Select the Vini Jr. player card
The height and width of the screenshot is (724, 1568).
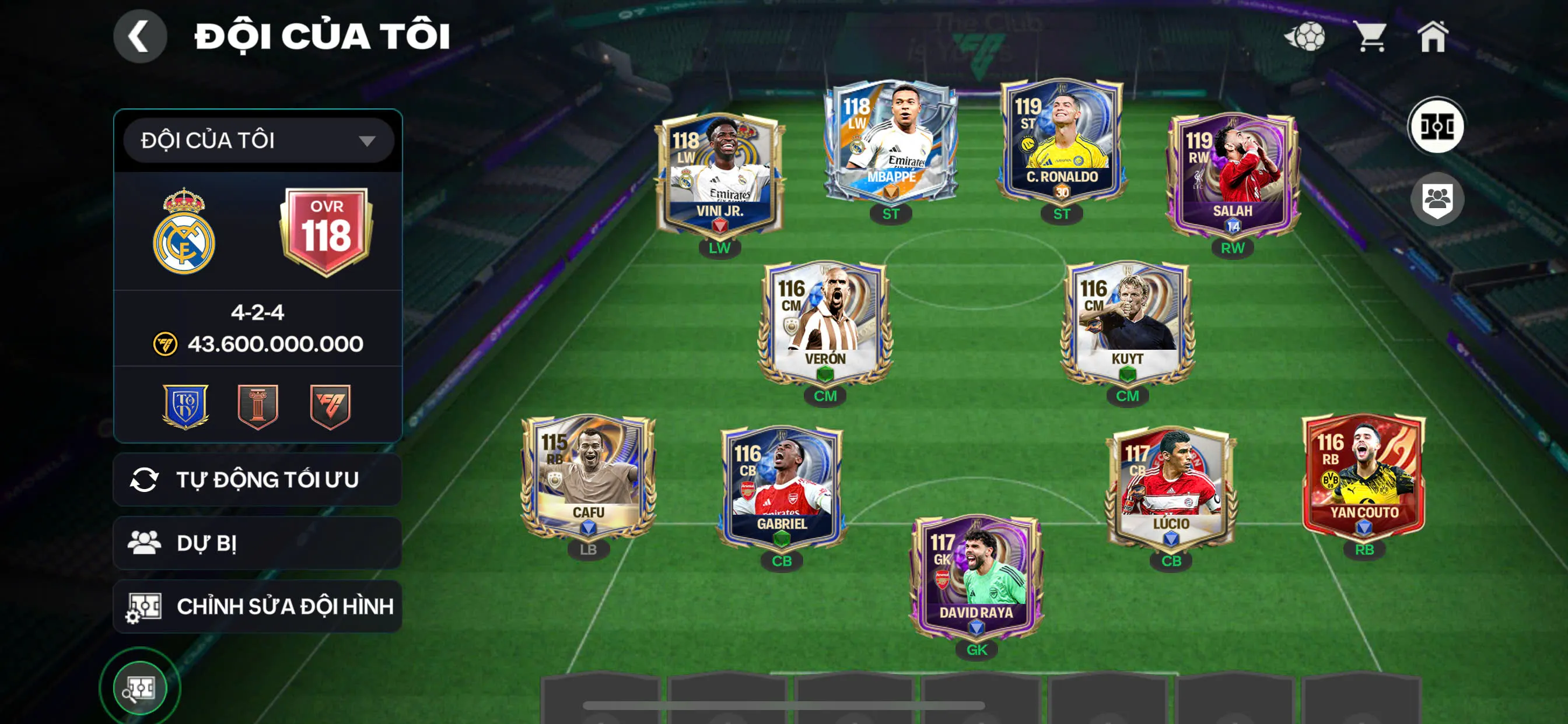point(719,177)
